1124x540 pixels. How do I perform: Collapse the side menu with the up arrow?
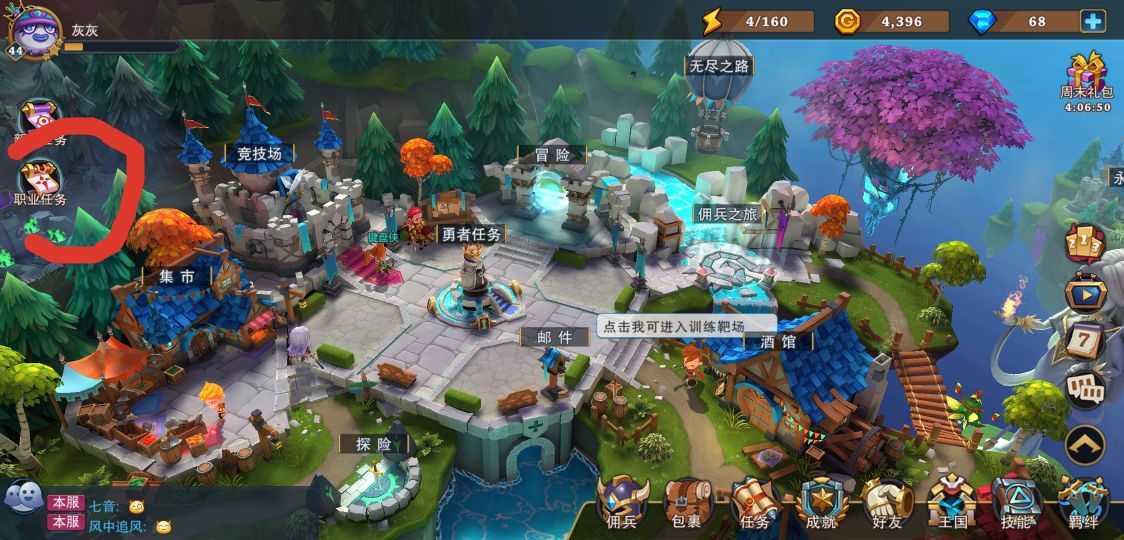1085,444
